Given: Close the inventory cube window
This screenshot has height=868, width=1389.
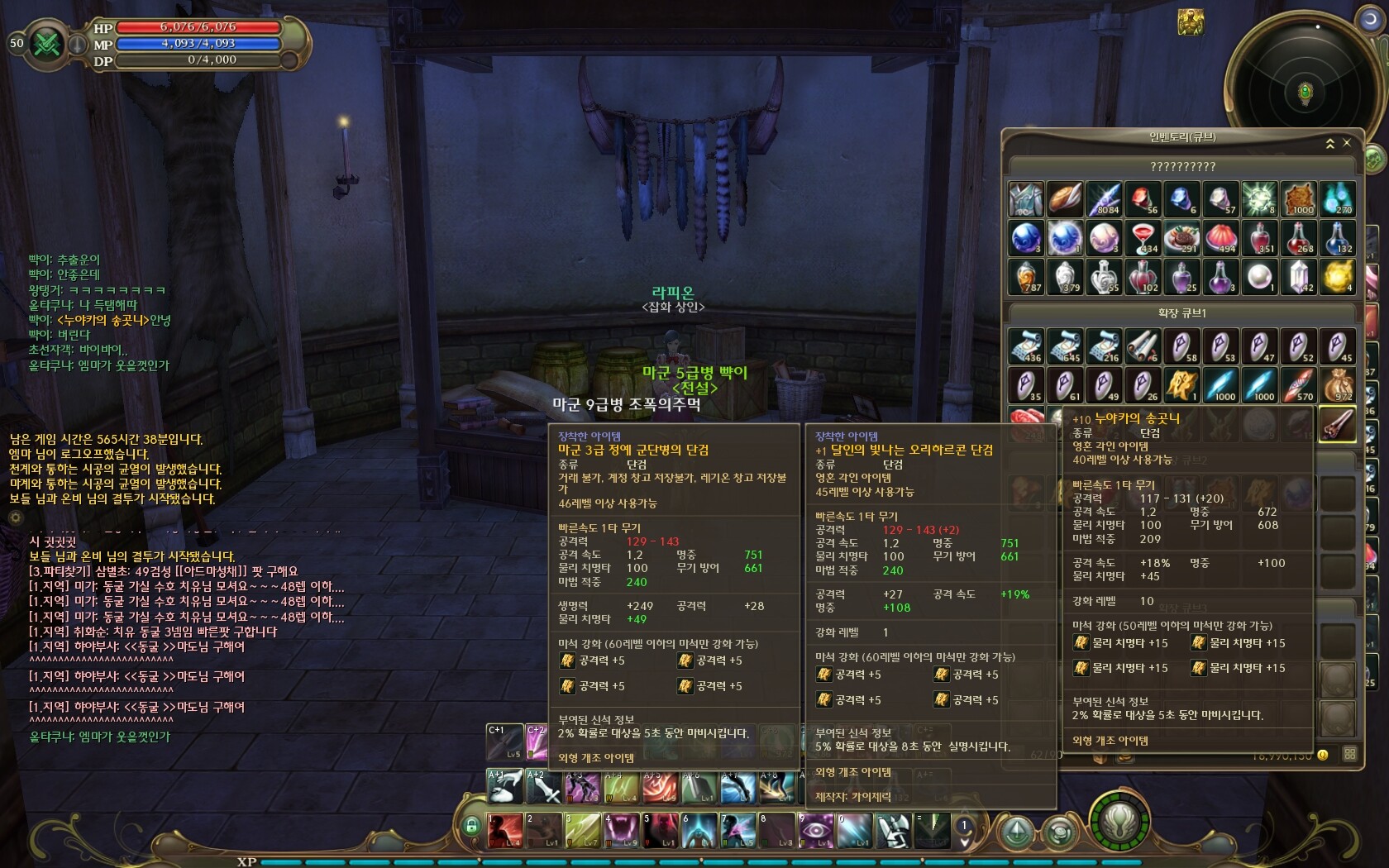Looking at the screenshot, I should [x=1347, y=143].
